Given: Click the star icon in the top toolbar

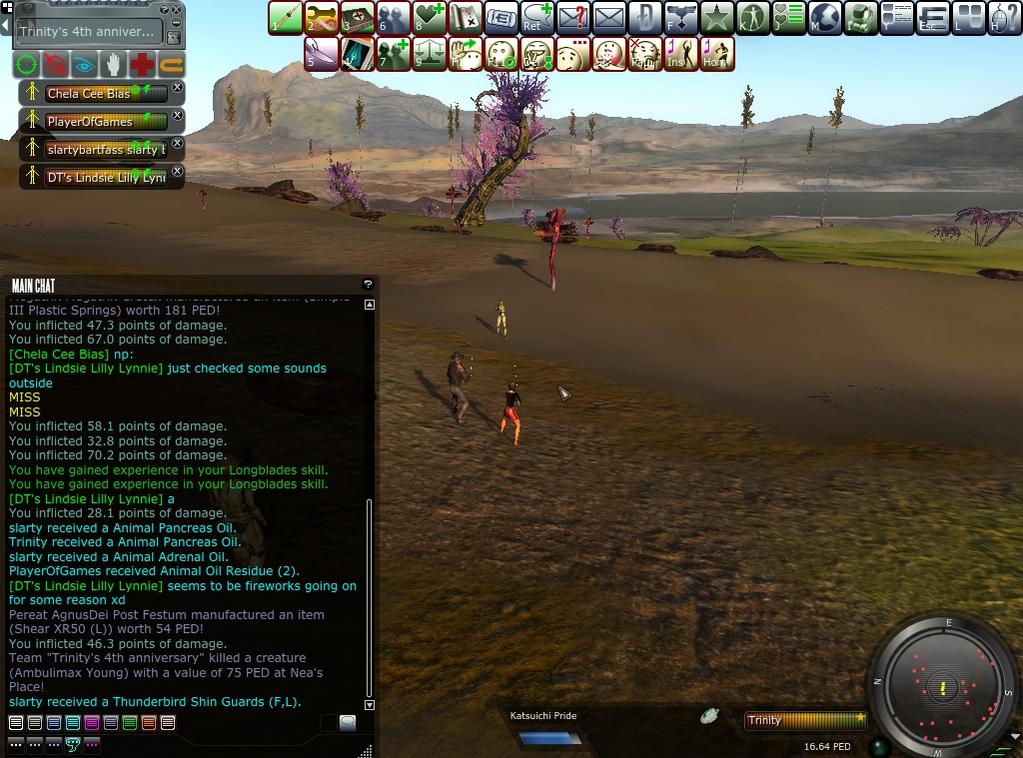Looking at the screenshot, I should pos(716,18).
